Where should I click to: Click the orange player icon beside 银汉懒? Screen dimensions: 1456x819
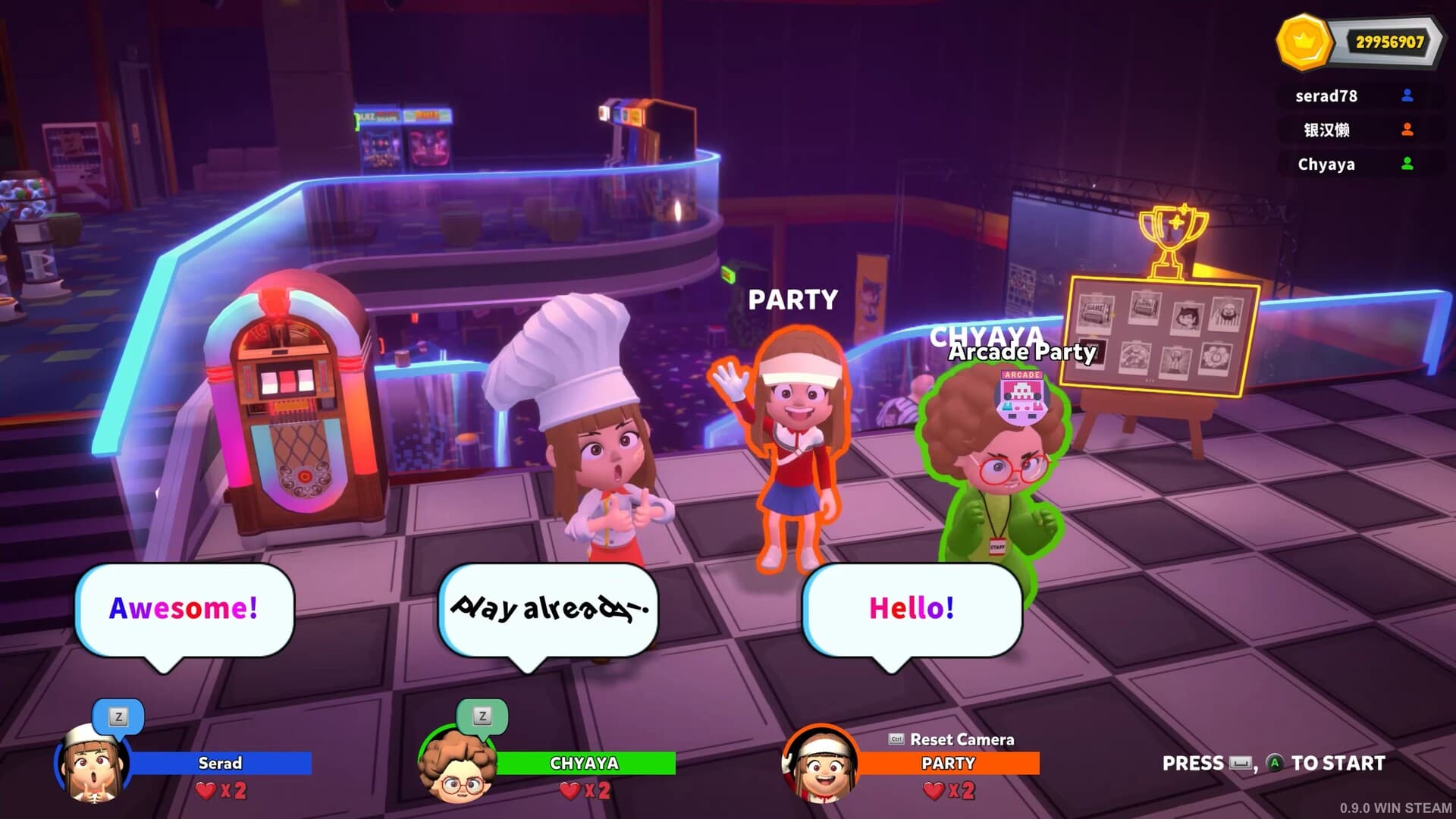[1407, 130]
